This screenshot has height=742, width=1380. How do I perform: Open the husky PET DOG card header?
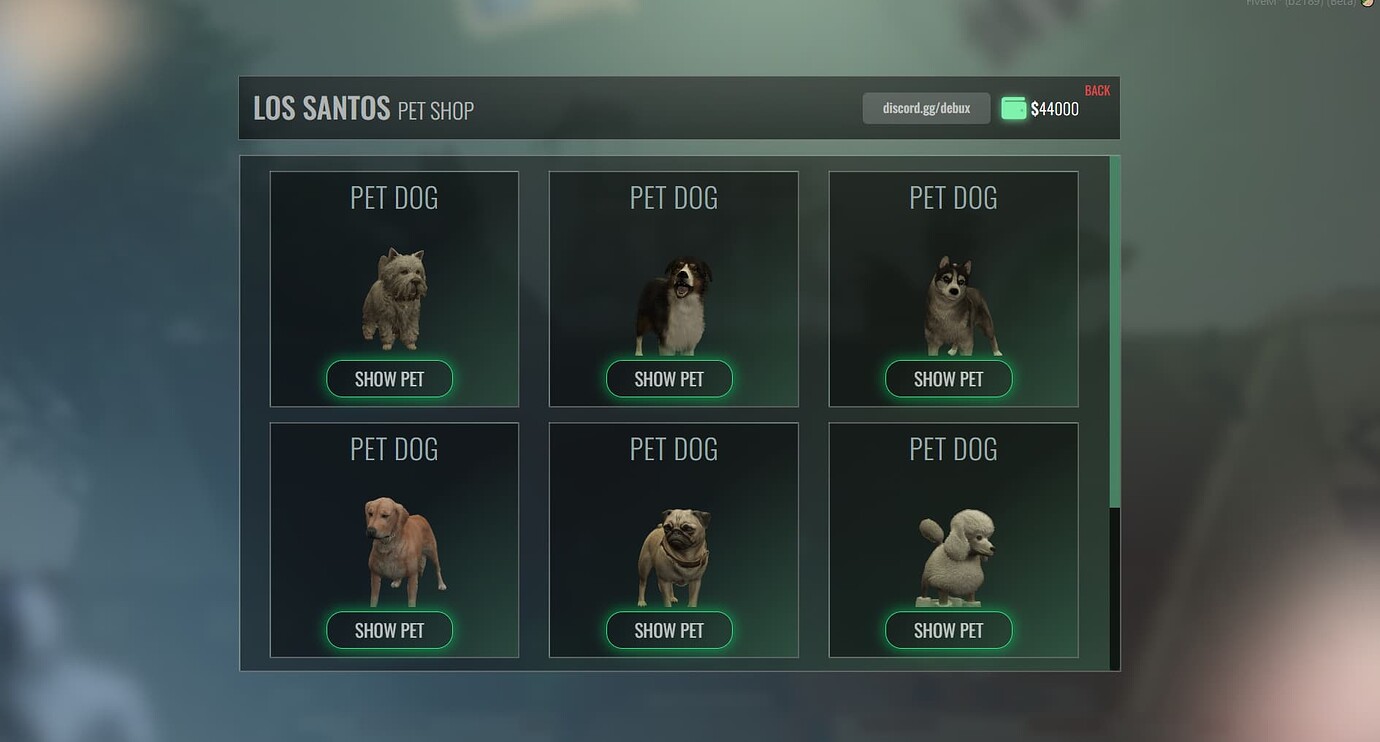pyautogui.click(x=953, y=197)
